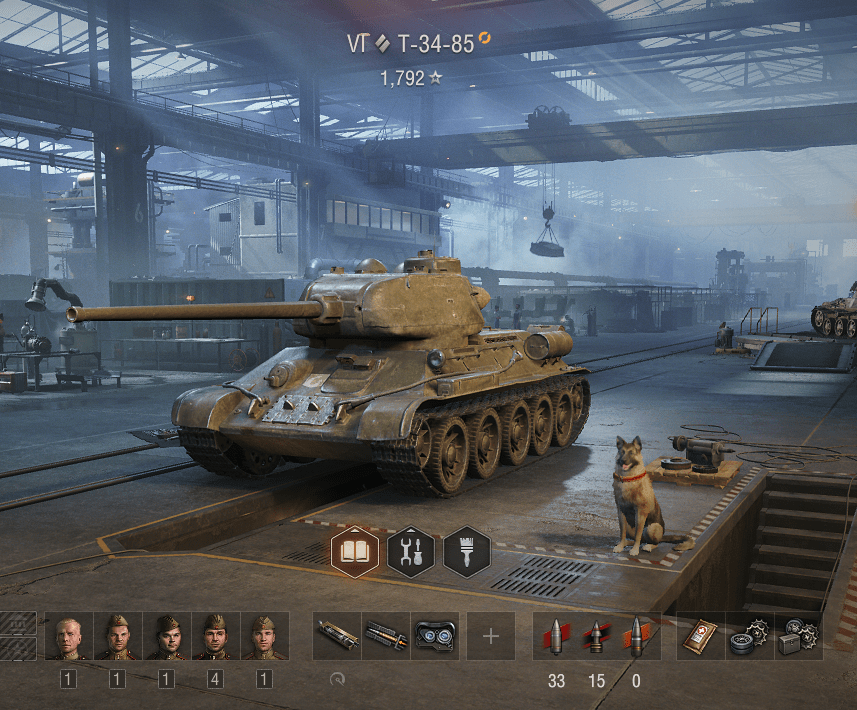Image resolution: width=857 pixels, height=710 pixels.
Task: Click the toolbox with gear consumable
Action: pos(799,636)
